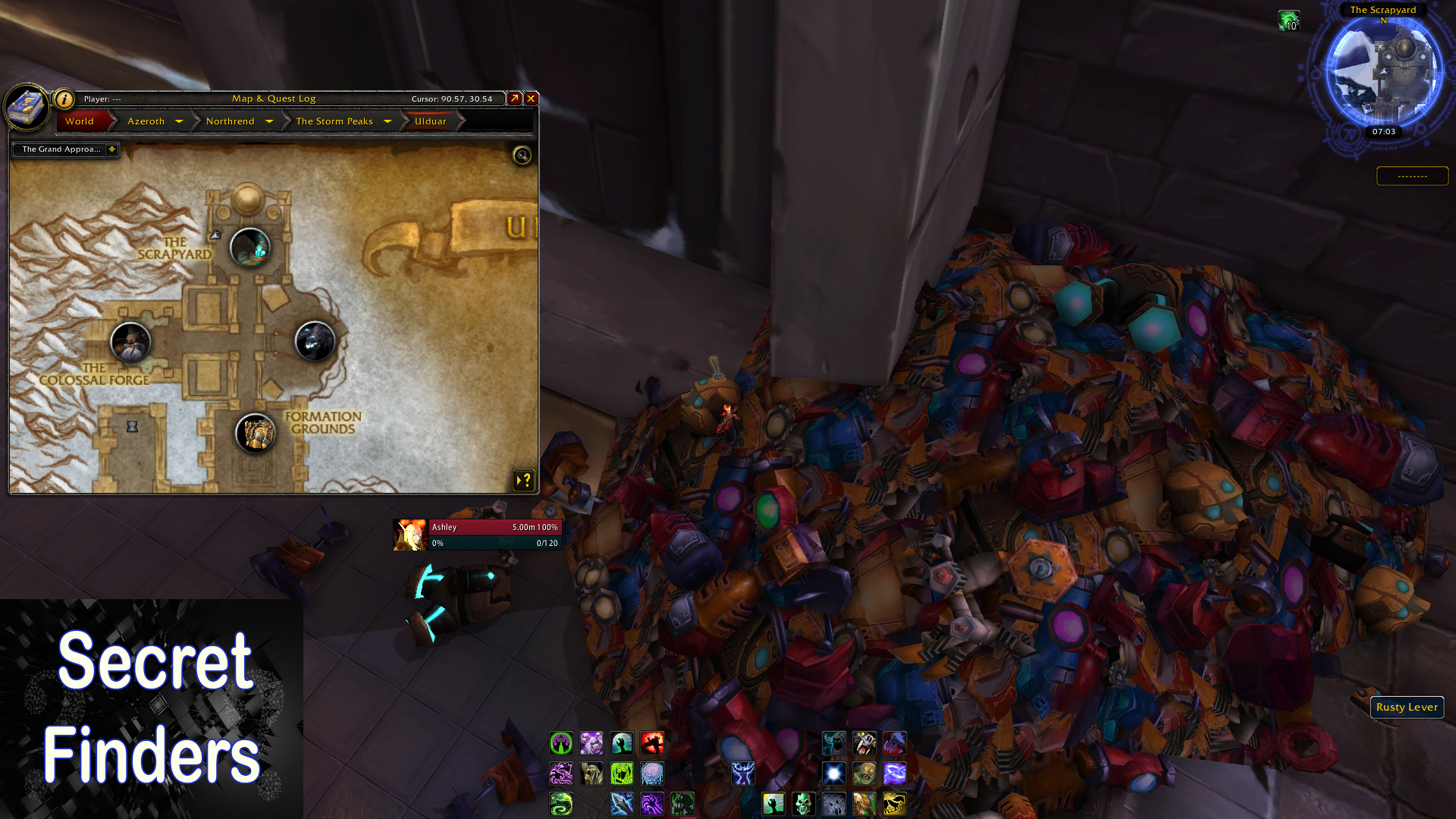Select the dwarf boss marker at Colossal Forge
Viewport: 1456px width, 819px height.
130,342
